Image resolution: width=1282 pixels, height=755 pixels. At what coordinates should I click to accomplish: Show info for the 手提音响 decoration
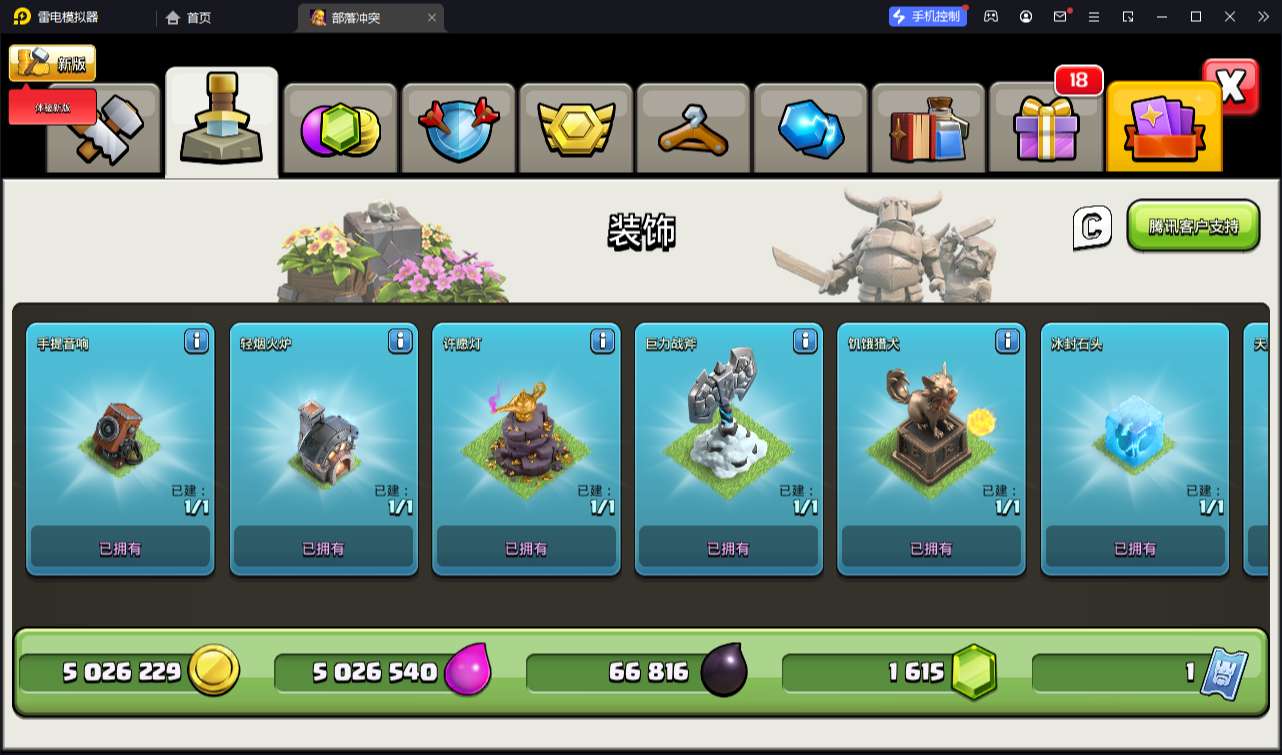197,342
